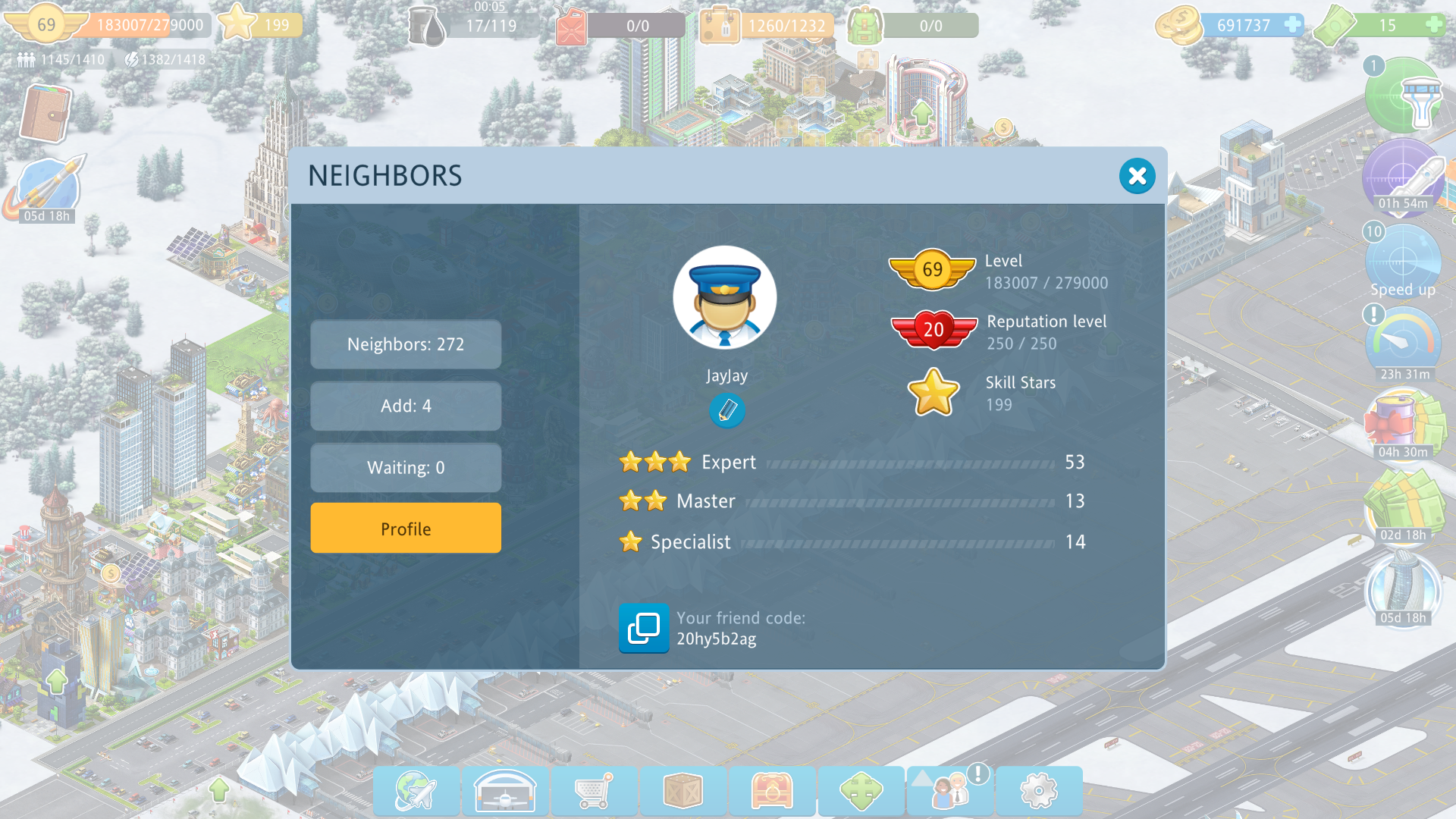The width and height of the screenshot is (1456, 819).
Task: Add more gold coins
Action: pos(1292,25)
